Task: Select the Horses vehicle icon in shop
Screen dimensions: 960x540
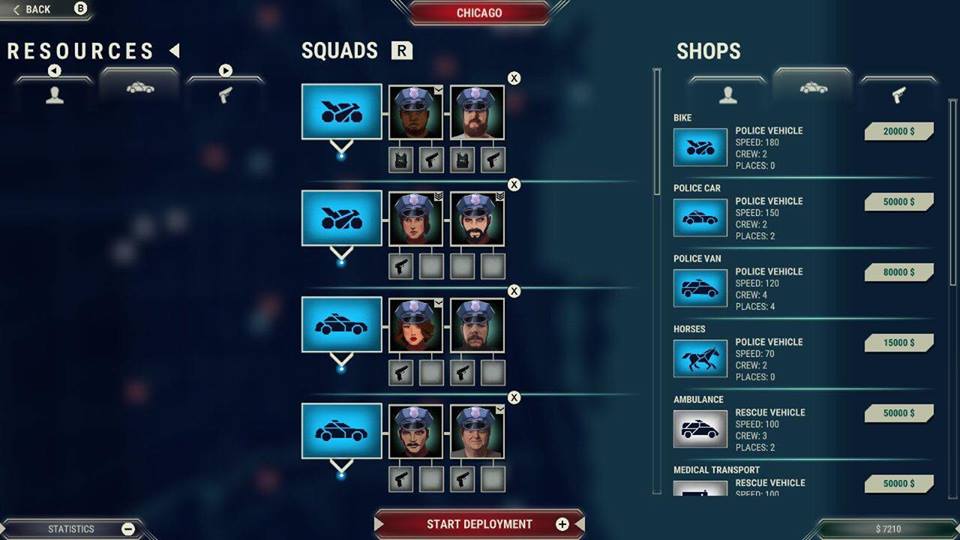Action: click(x=700, y=358)
